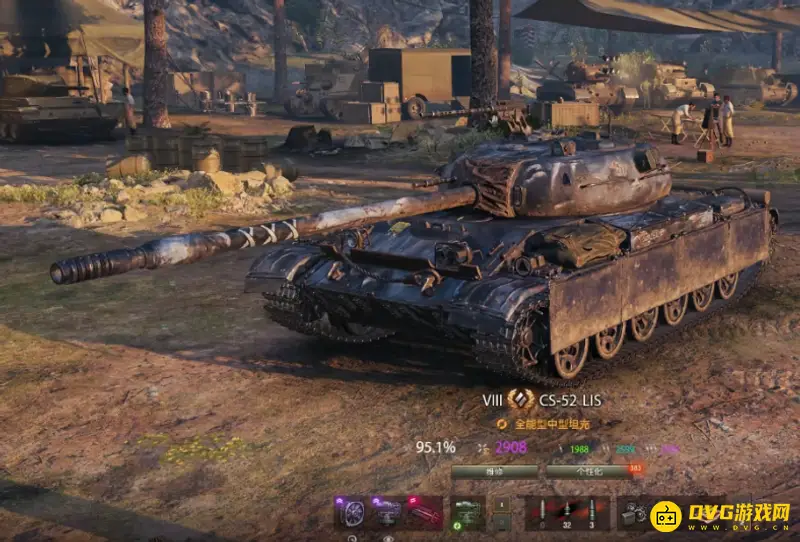
Task: Select the gun rammer equipment slot
Action: coord(388,512)
